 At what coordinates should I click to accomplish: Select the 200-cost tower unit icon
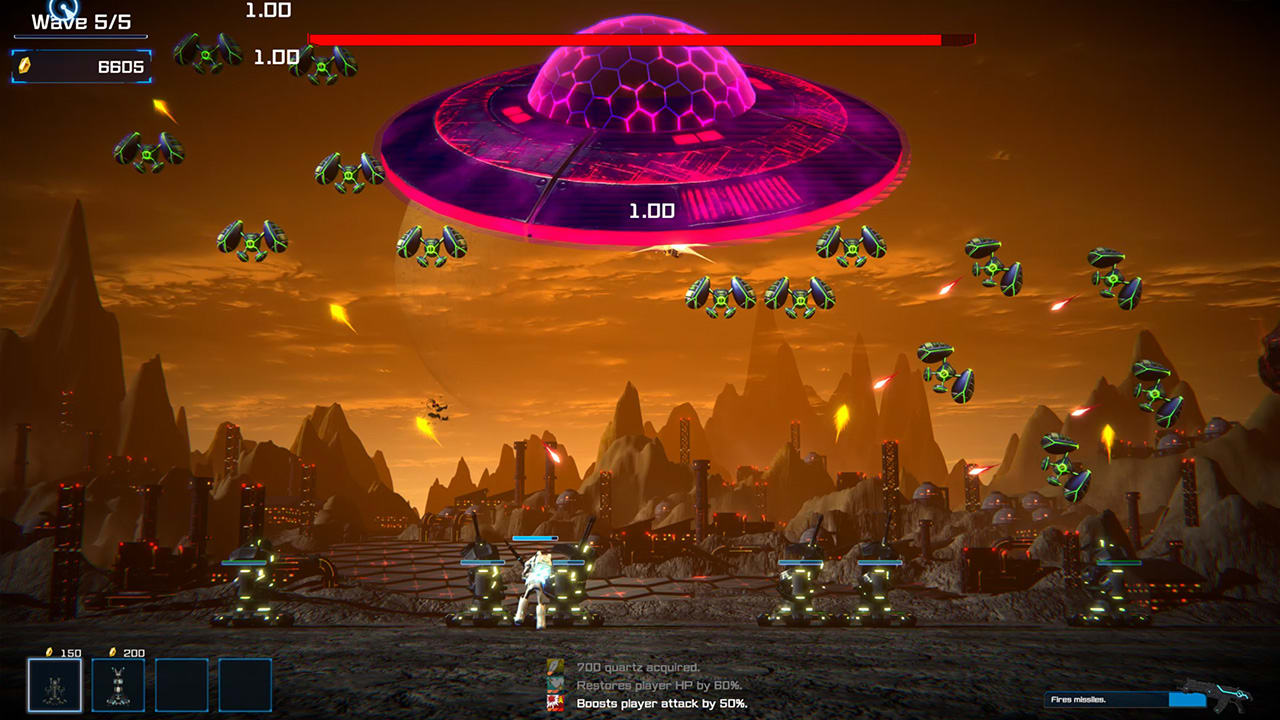click(118, 686)
